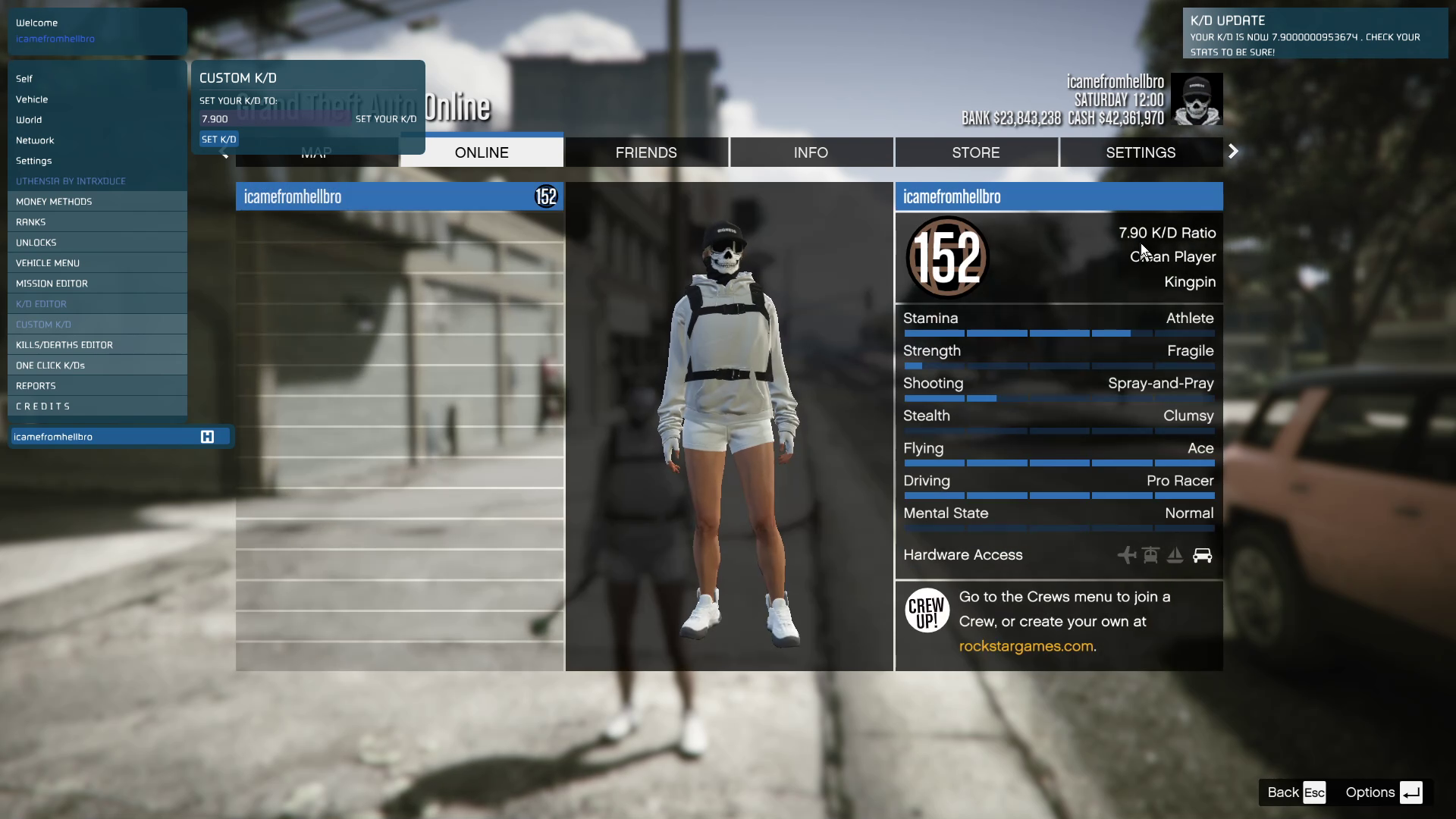Open the KILLS/DEATHS EDITOR
This screenshot has width=1456, height=819.
point(64,345)
